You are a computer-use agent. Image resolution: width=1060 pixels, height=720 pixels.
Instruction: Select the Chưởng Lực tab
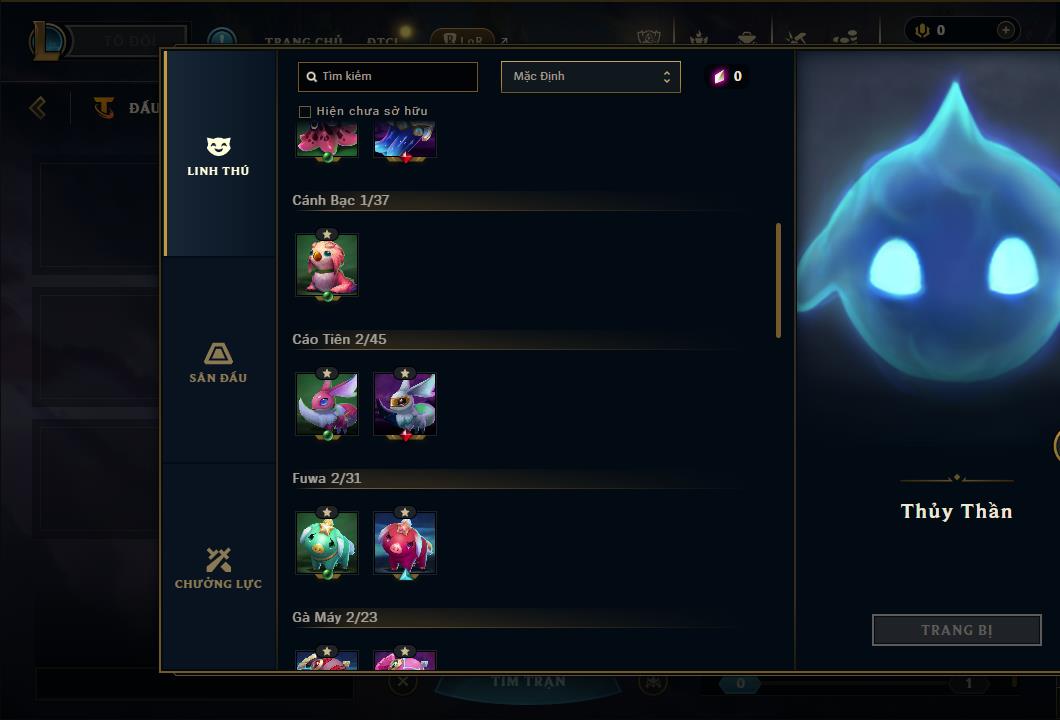(x=218, y=568)
